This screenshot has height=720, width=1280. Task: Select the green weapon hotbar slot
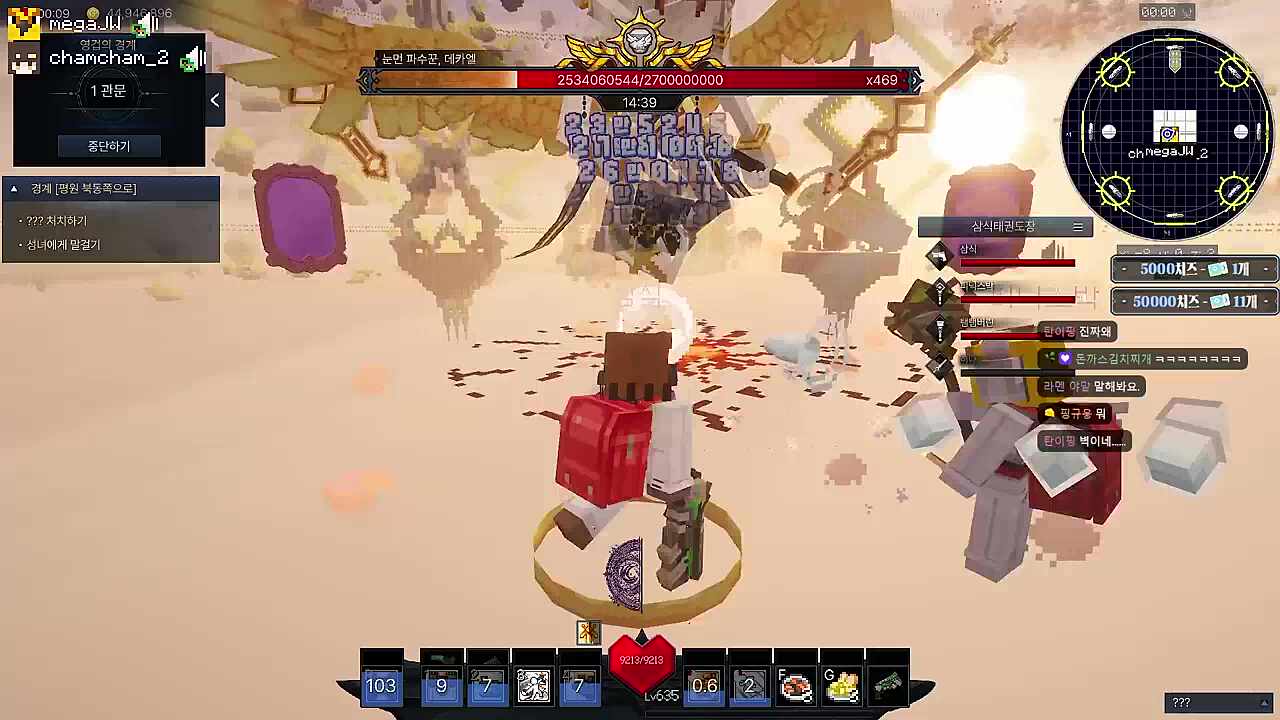point(888,686)
